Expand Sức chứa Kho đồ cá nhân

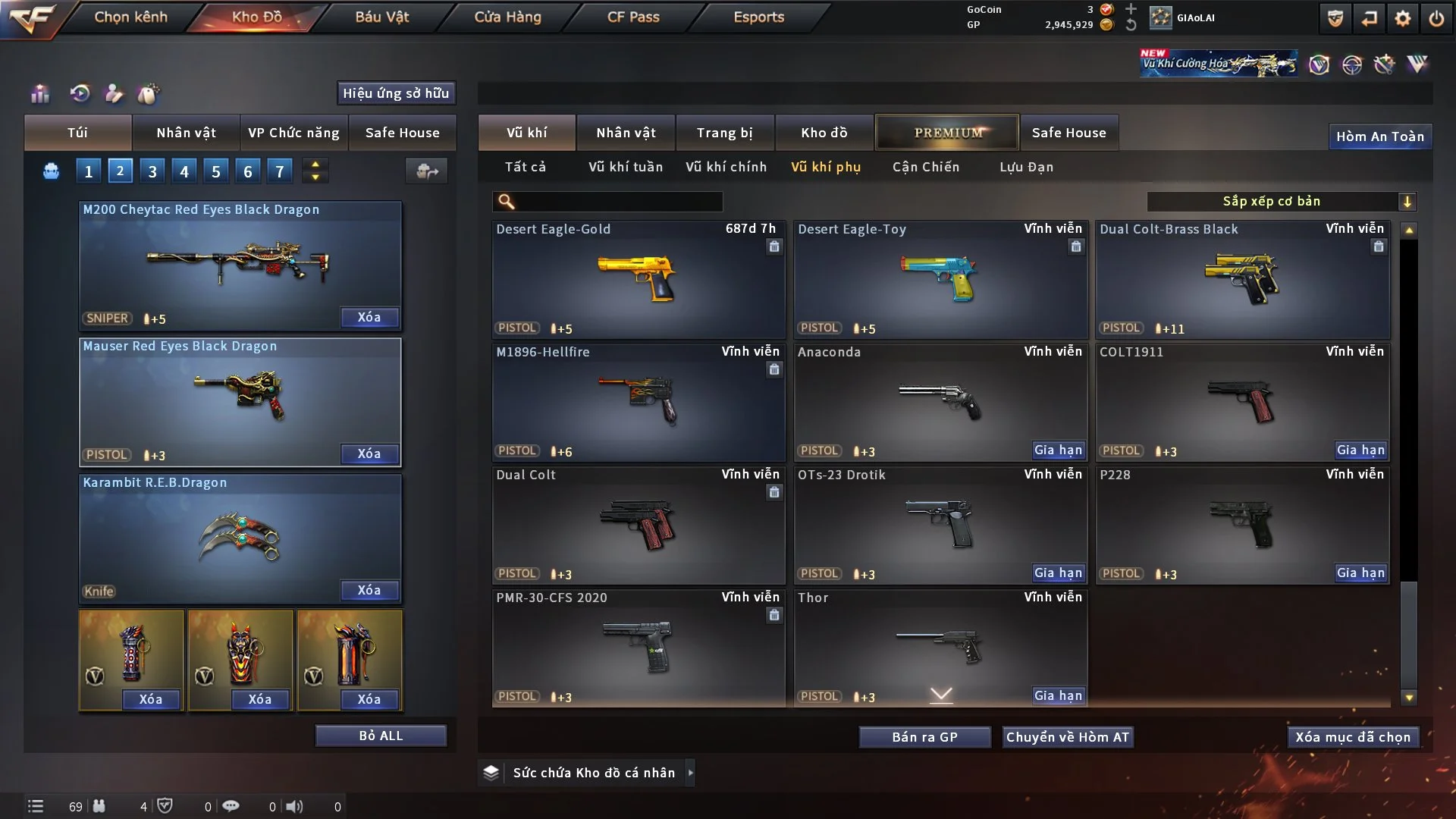[690, 773]
